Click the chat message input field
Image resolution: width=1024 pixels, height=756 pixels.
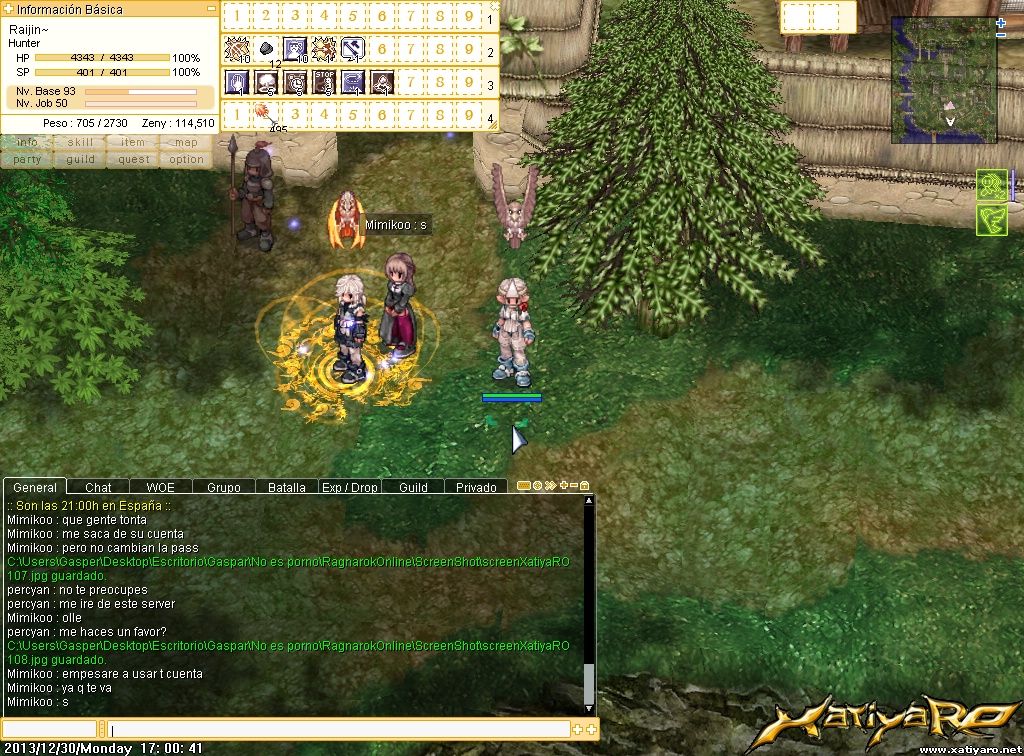(338, 730)
